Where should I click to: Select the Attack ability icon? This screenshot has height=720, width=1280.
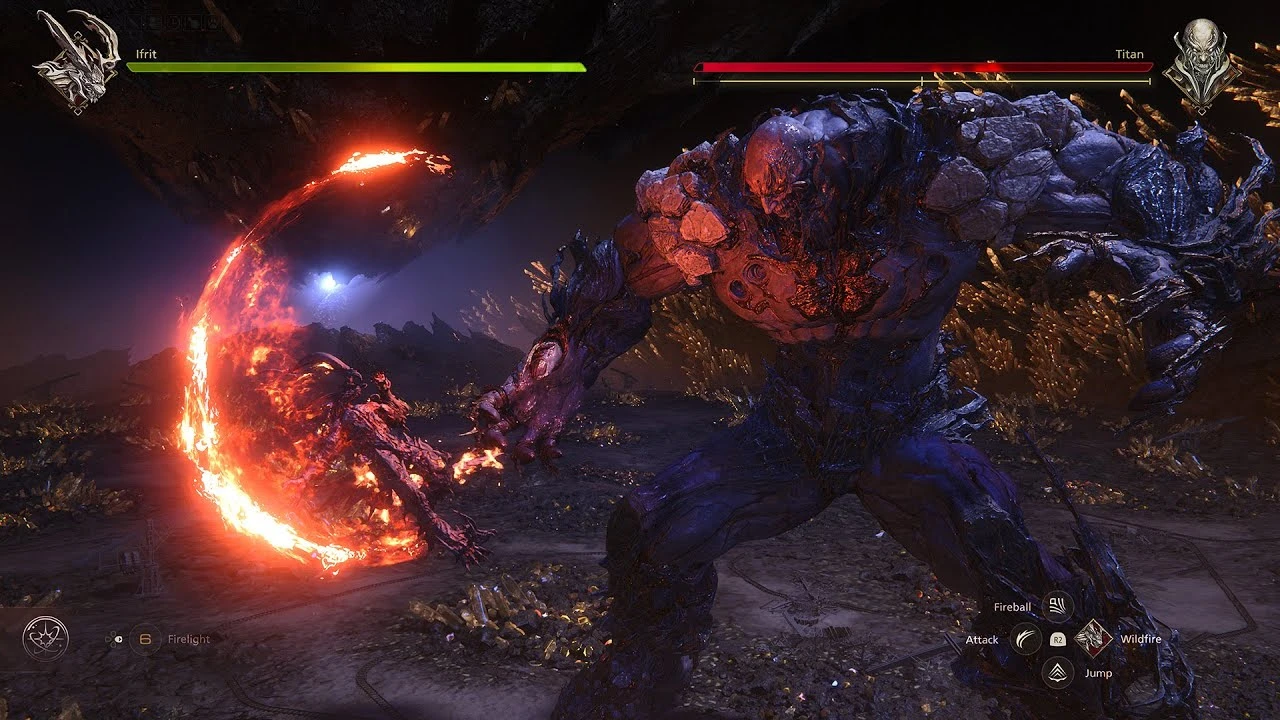[x=1025, y=639]
